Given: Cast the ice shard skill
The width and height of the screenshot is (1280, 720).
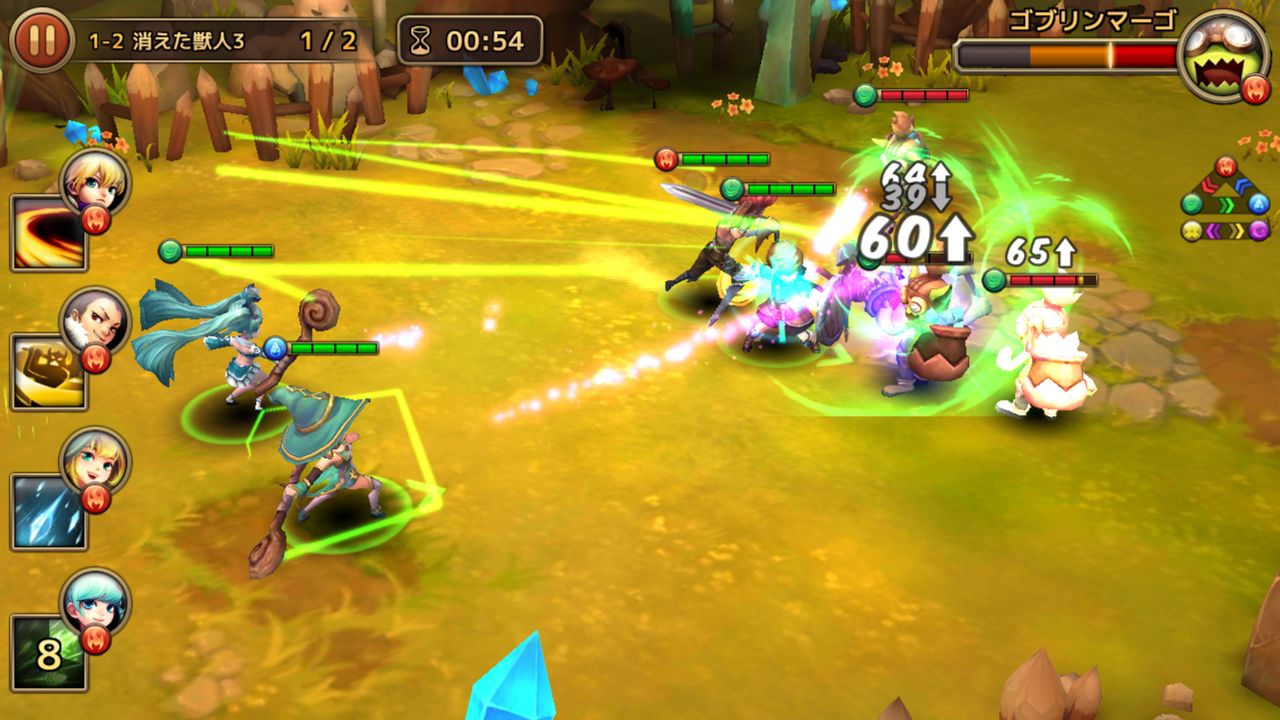Looking at the screenshot, I should pyautogui.click(x=48, y=512).
